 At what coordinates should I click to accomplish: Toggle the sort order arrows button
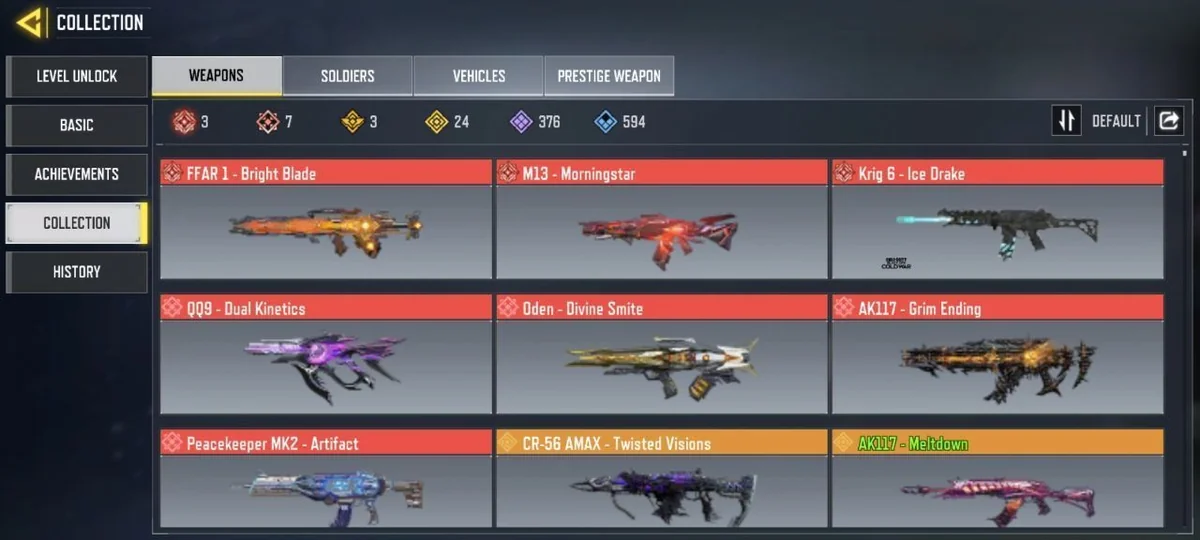(x=1066, y=121)
